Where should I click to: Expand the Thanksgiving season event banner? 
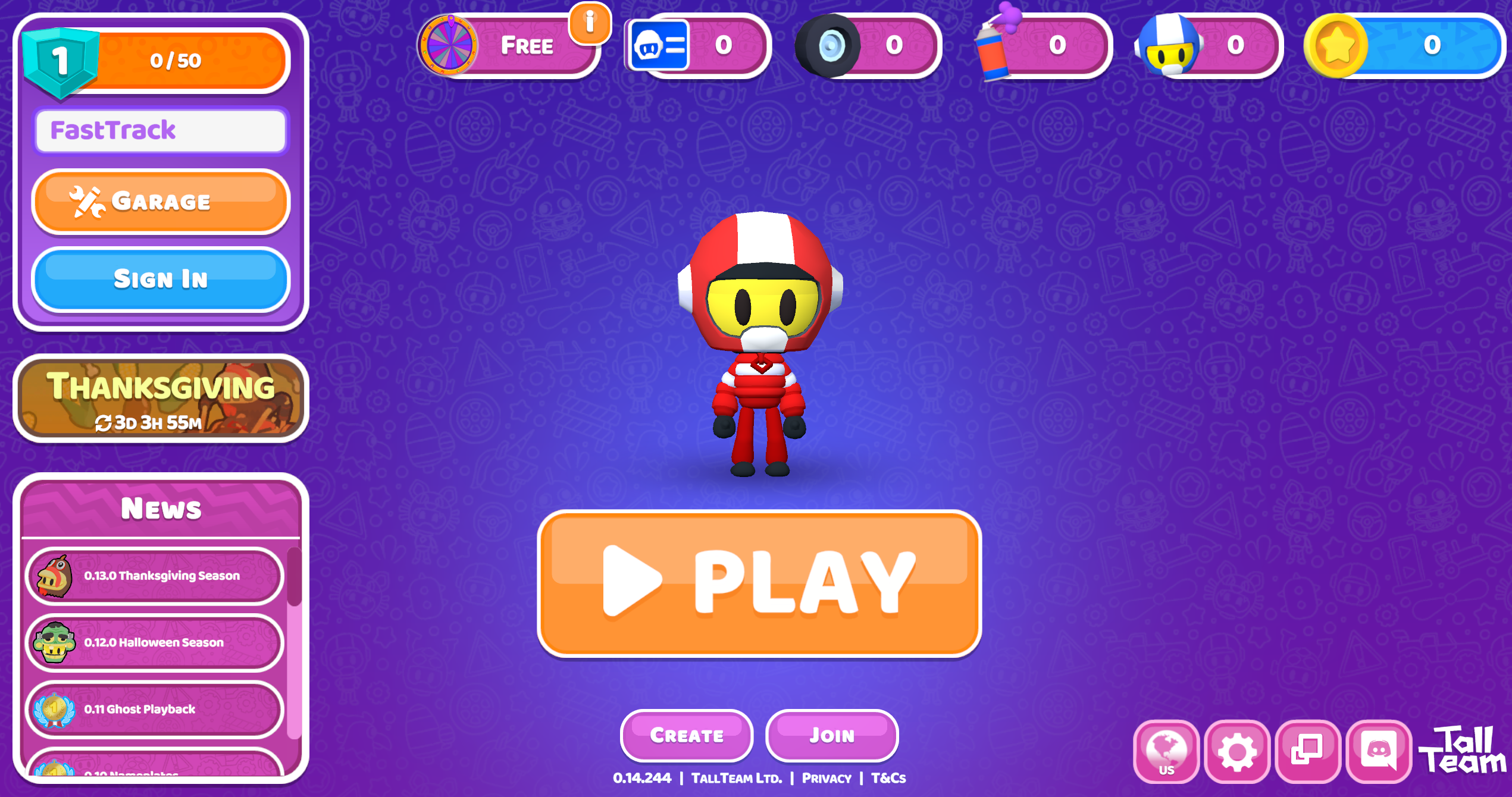click(159, 400)
